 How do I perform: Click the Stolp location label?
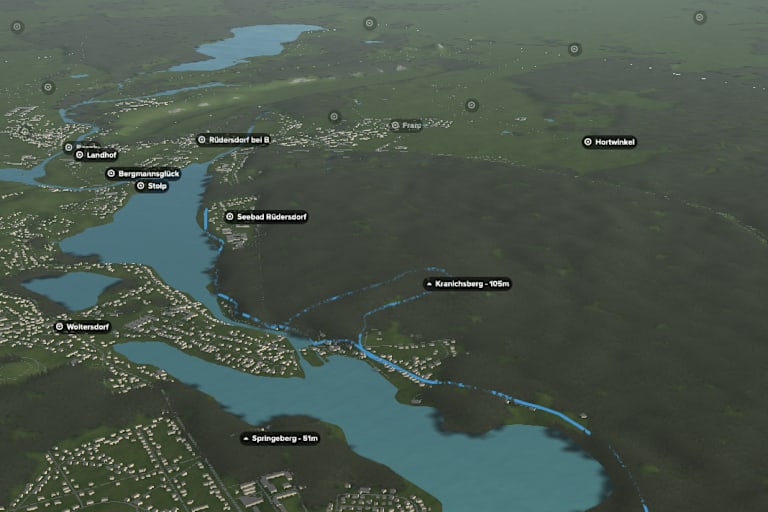click(152, 186)
